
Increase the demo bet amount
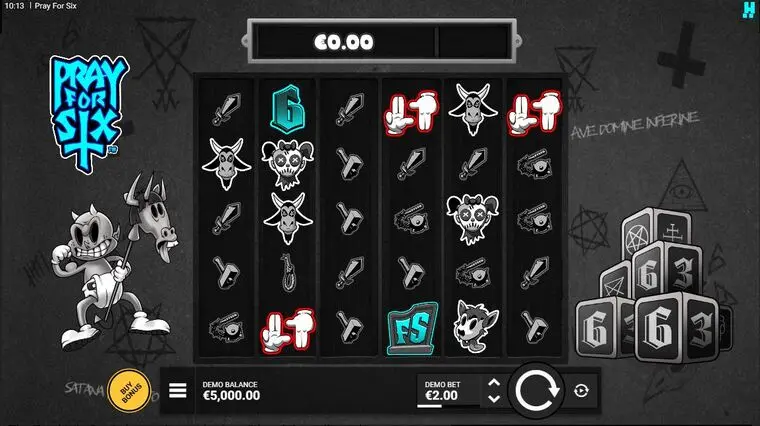tap(493, 382)
